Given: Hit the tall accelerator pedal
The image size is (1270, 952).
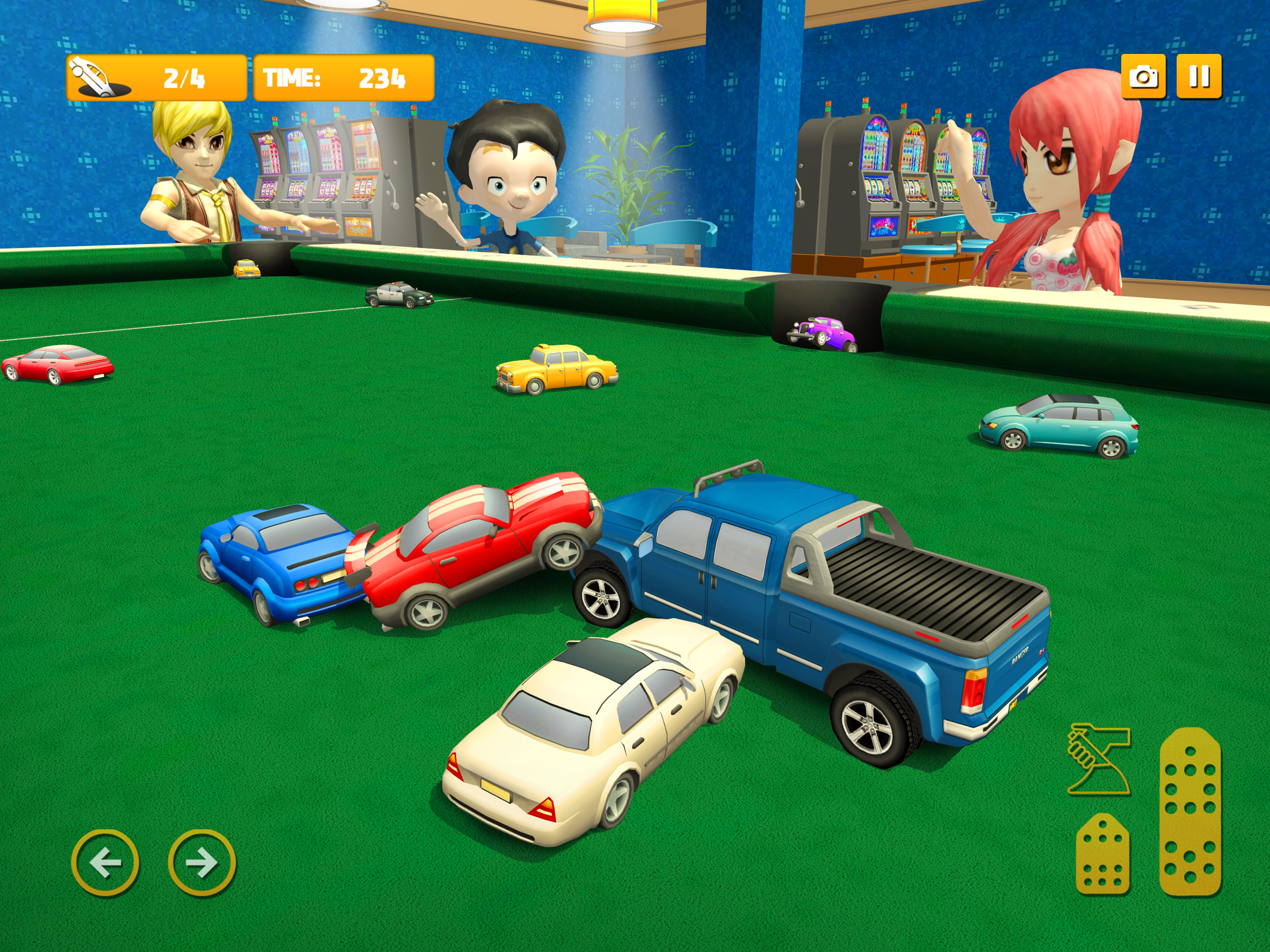Looking at the screenshot, I should tap(1190, 811).
